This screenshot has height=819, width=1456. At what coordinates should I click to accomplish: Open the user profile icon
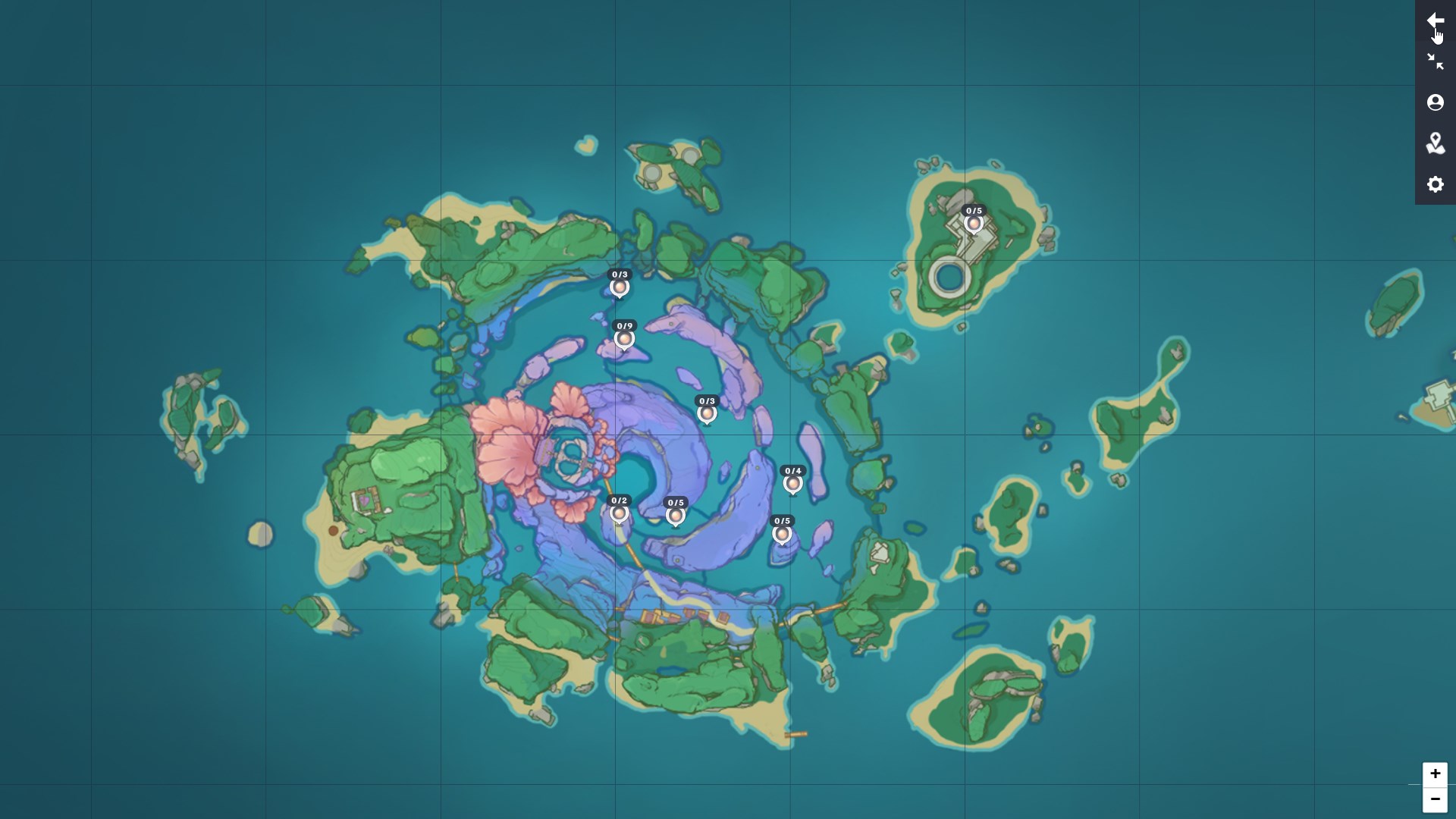coord(1436,102)
